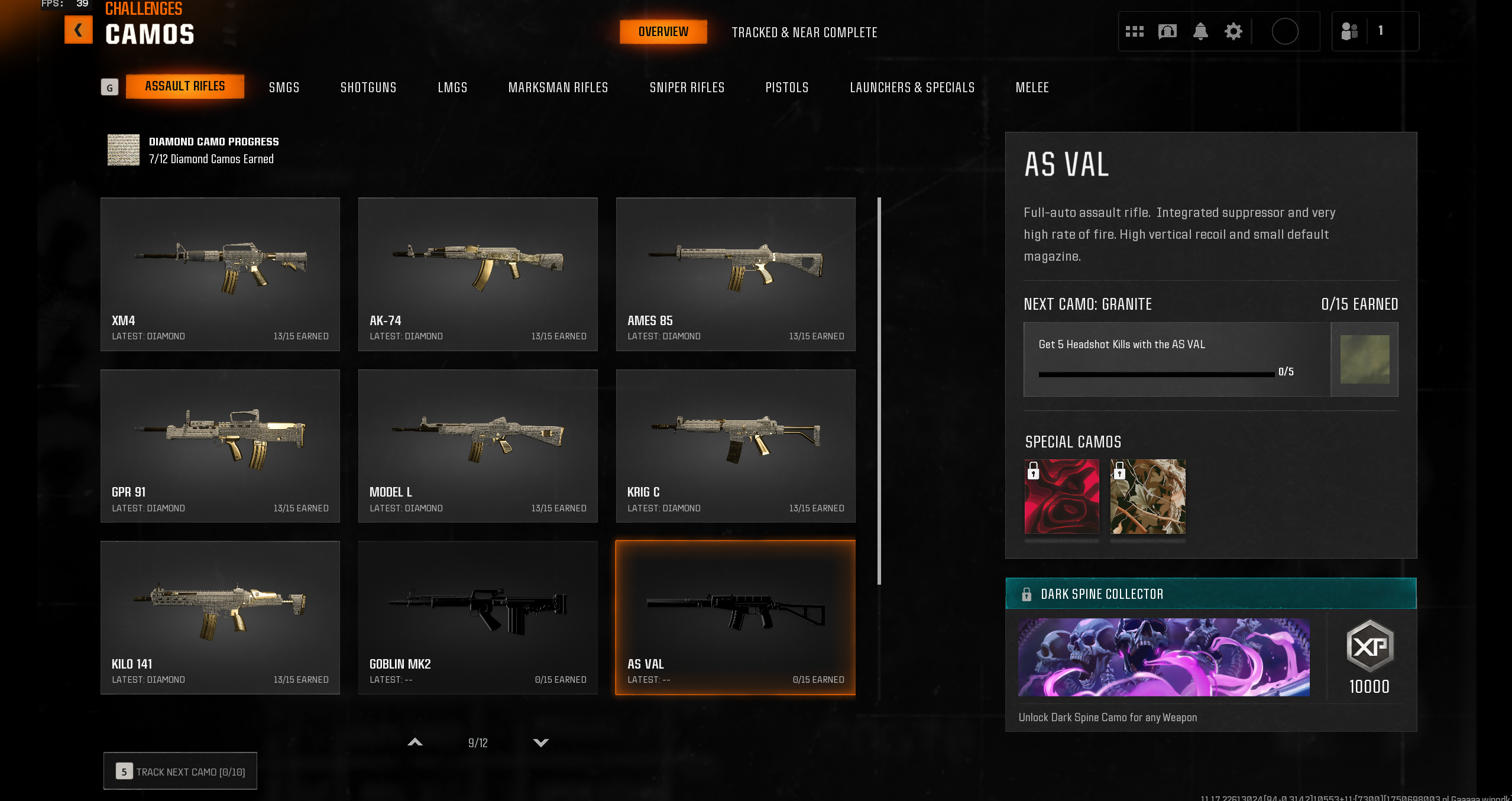
Task: Select the Kilo 141 weapon tile
Action: [x=220, y=617]
